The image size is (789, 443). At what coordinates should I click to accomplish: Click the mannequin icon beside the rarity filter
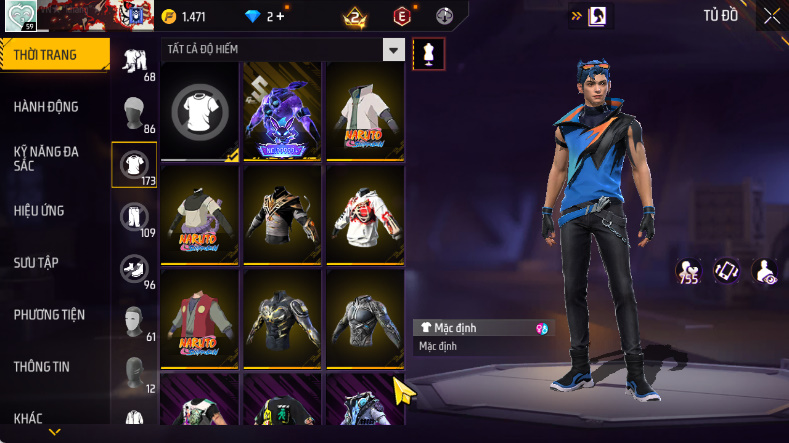429,53
